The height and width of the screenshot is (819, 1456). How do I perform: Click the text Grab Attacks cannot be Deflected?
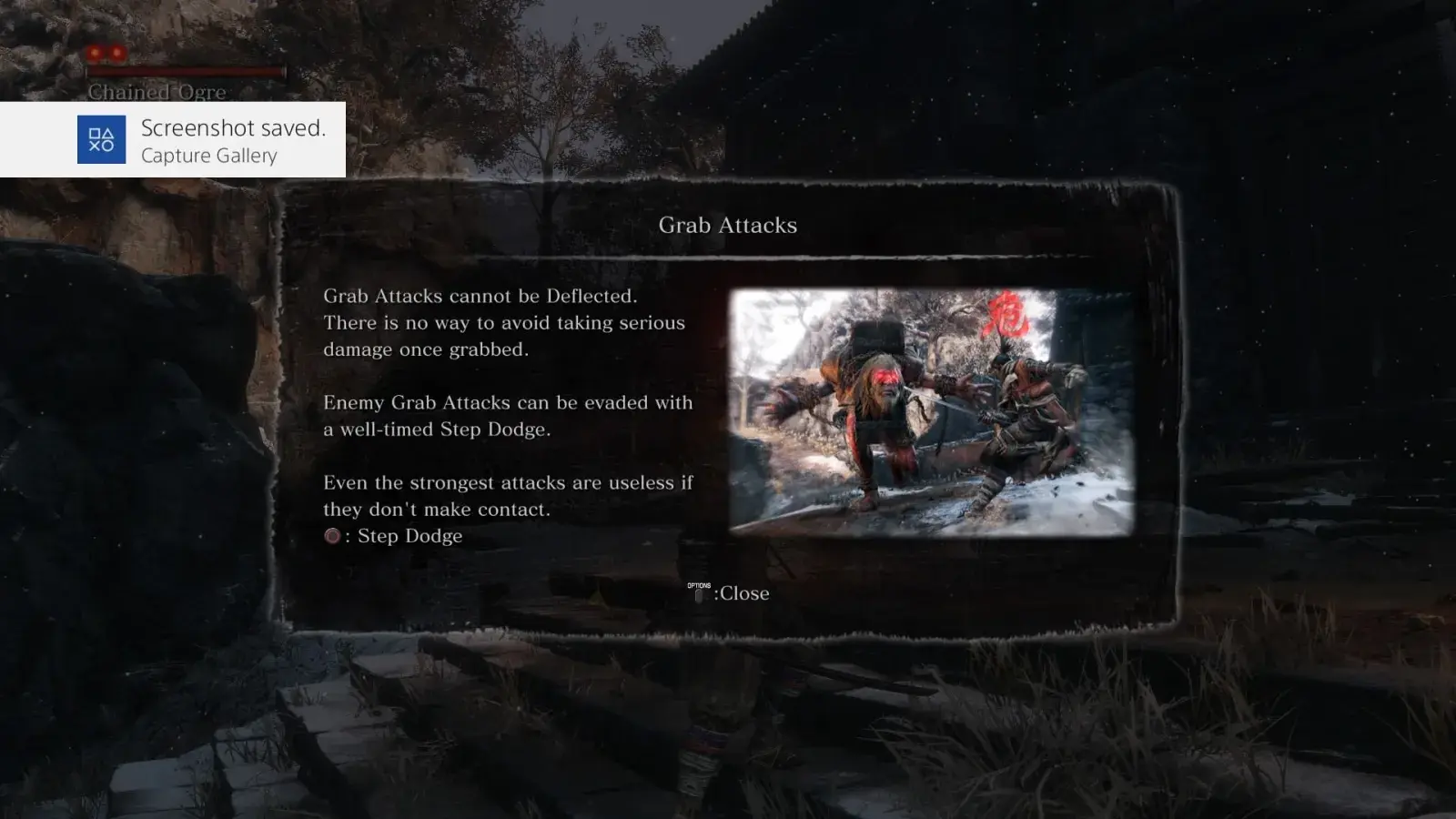click(482, 296)
